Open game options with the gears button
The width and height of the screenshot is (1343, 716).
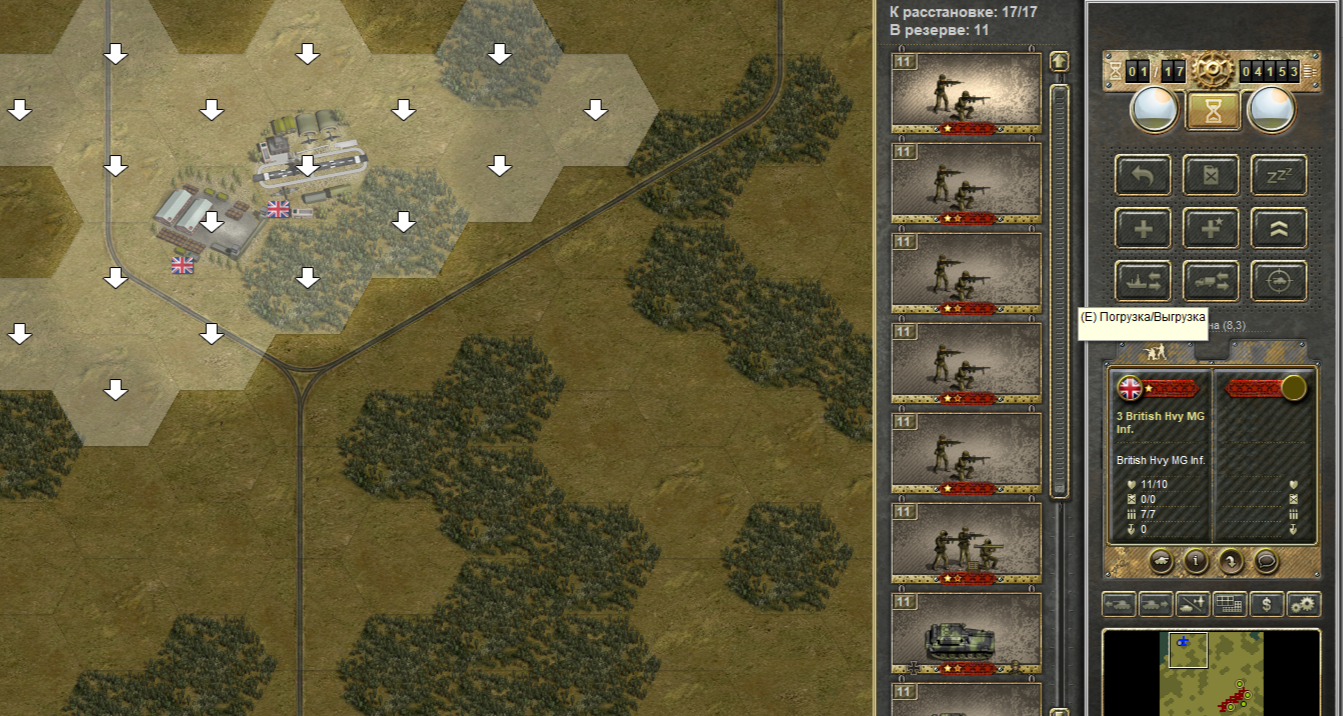(1303, 604)
